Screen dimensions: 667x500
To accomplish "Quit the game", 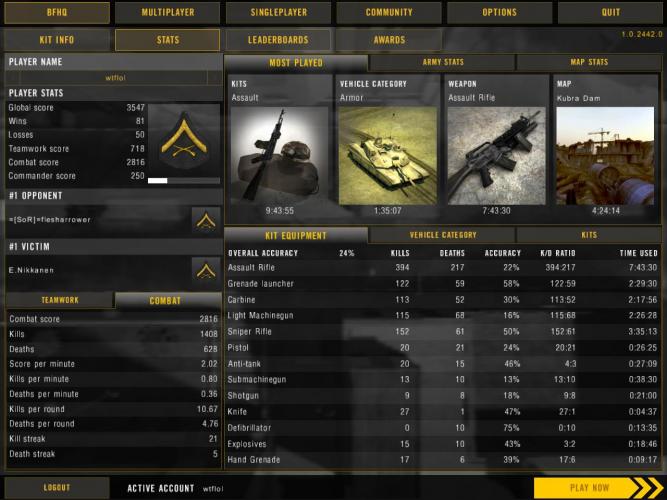I will [x=610, y=12].
